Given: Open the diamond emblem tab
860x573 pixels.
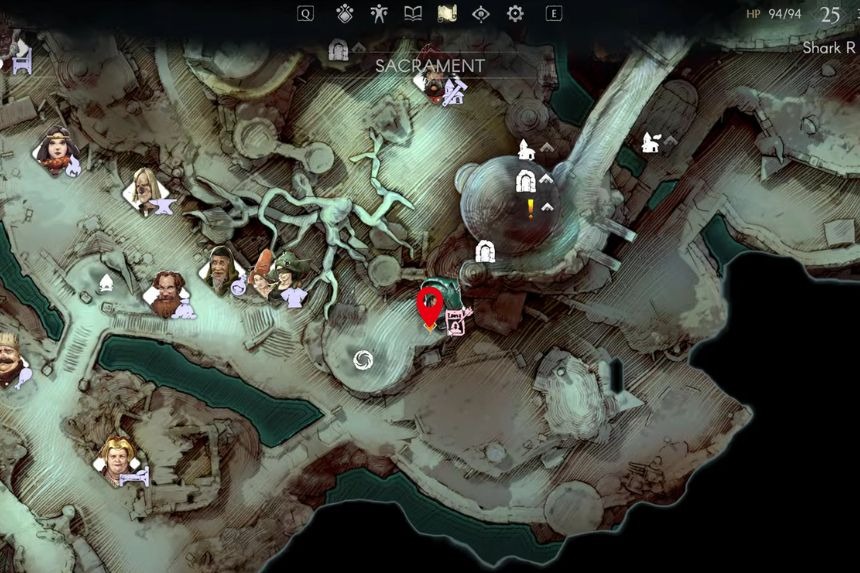Looking at the screenshot, I should tap(344, 13).
